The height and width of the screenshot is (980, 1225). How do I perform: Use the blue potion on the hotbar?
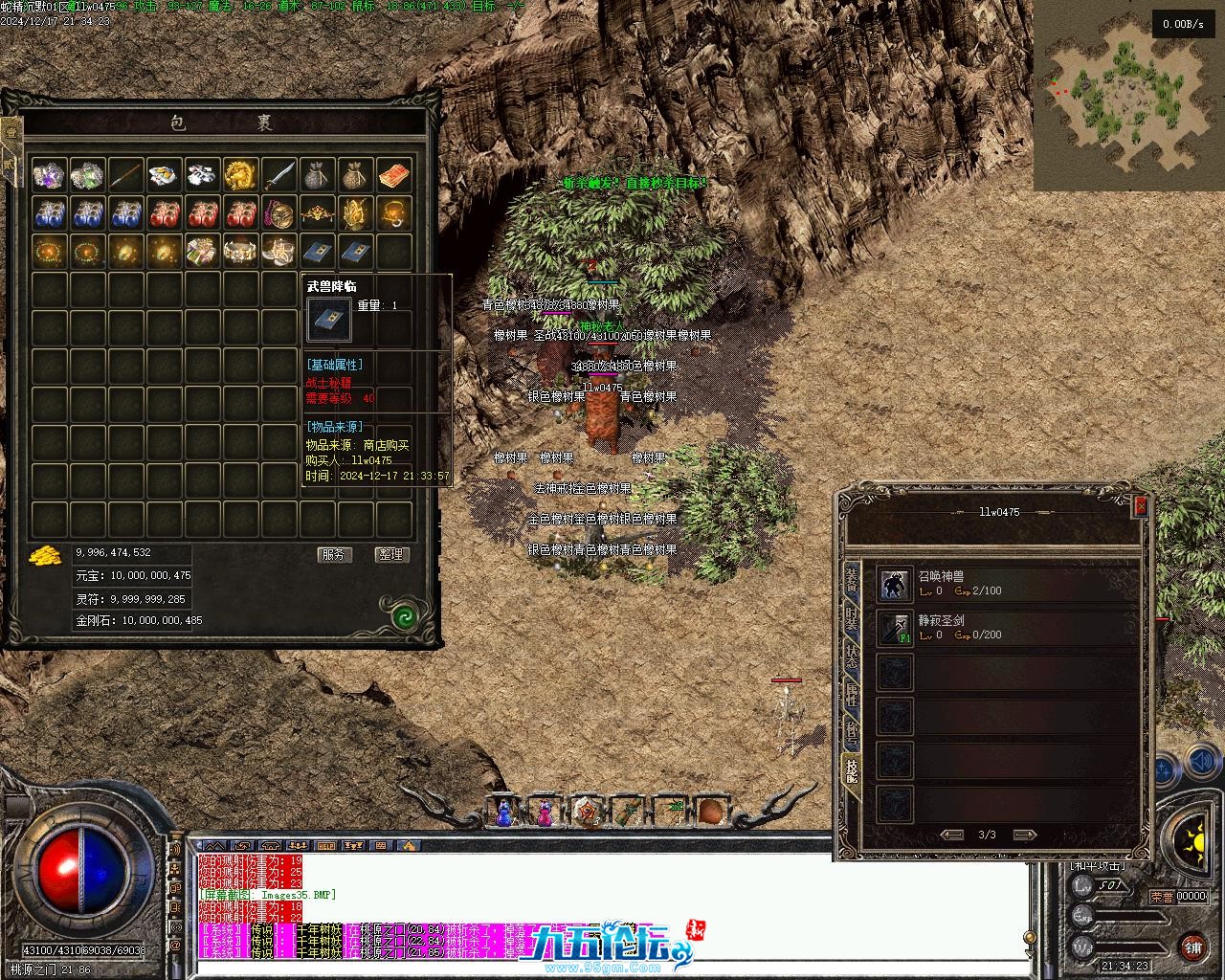tap(504, 813)
